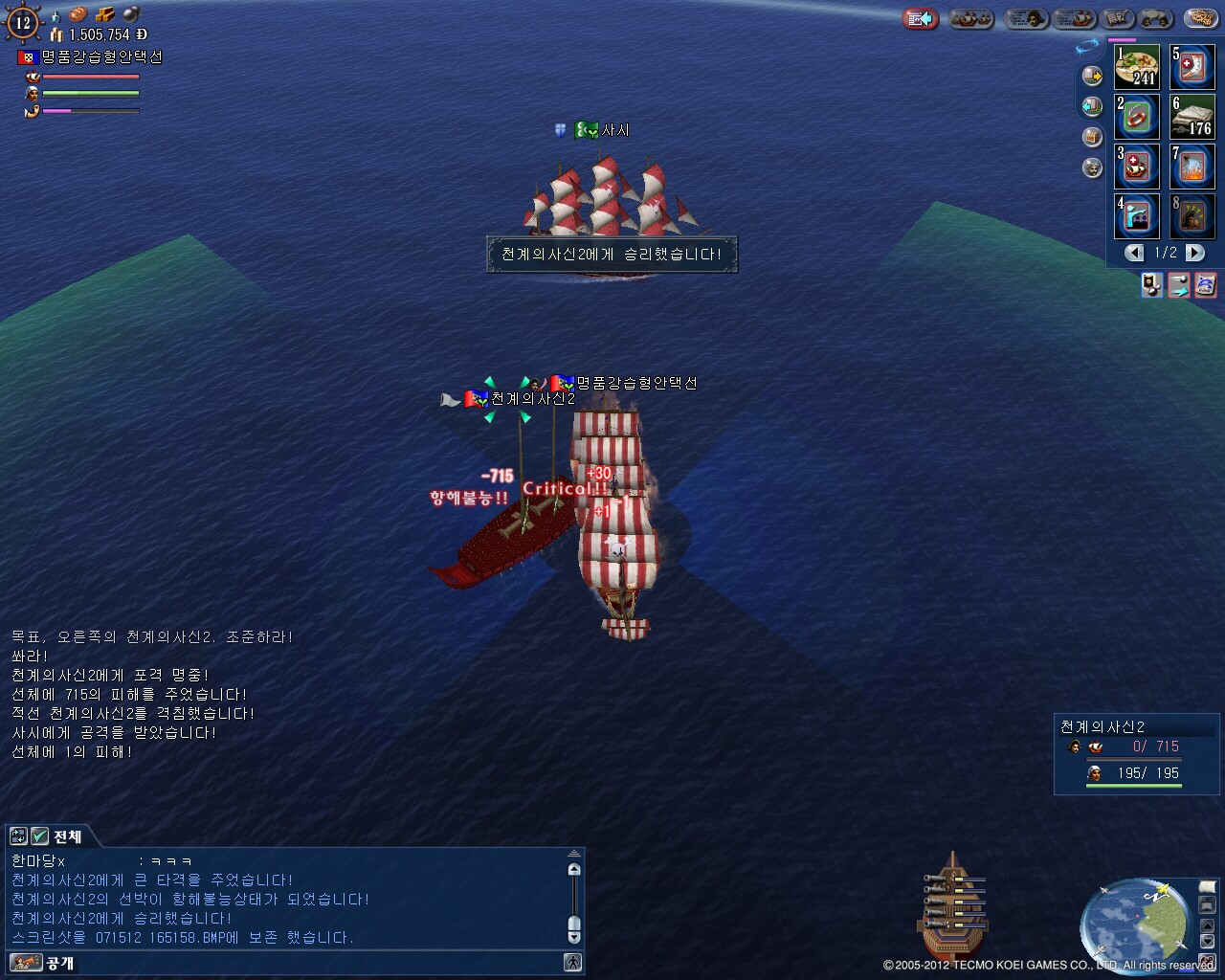Open the gear settings menu
The width and height of the screenshot is (1225, 980).
coord(1199,18)
